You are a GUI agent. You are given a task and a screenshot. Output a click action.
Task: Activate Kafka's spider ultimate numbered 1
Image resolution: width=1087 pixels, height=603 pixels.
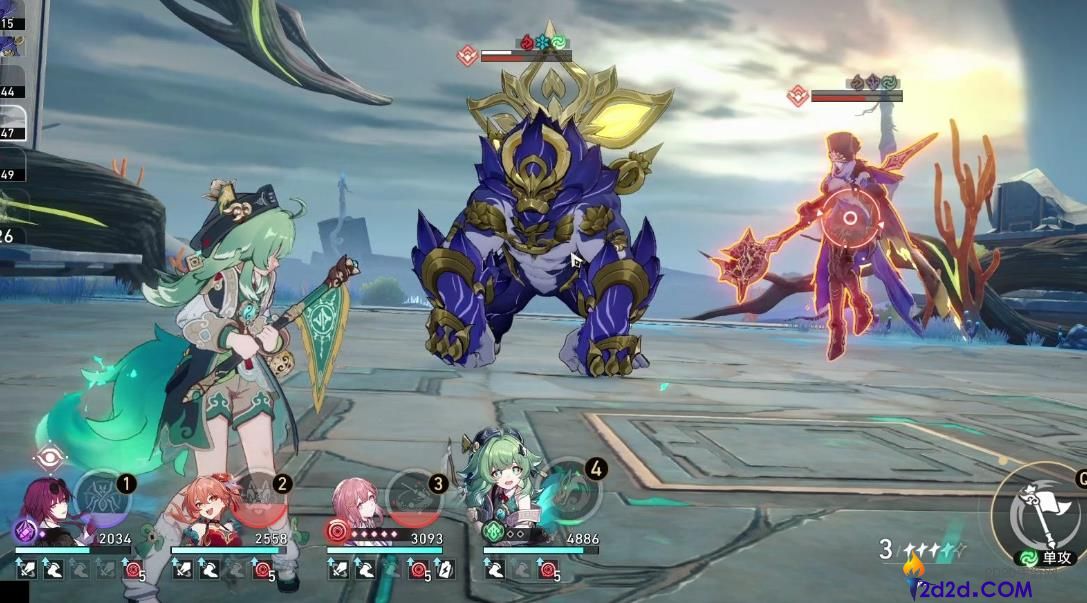(x=102, y=499)
